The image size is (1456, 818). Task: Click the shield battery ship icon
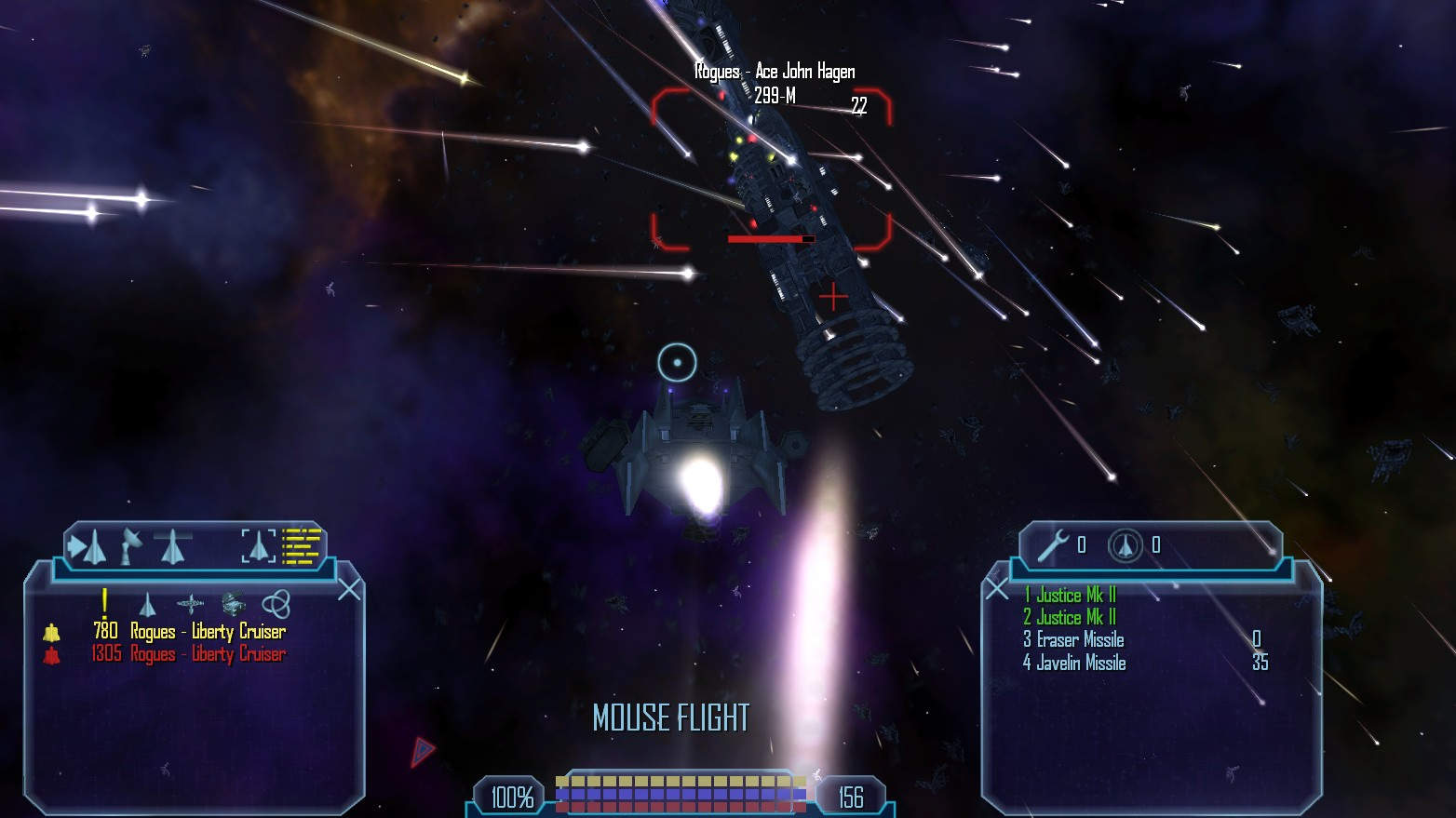[1124, 544]
